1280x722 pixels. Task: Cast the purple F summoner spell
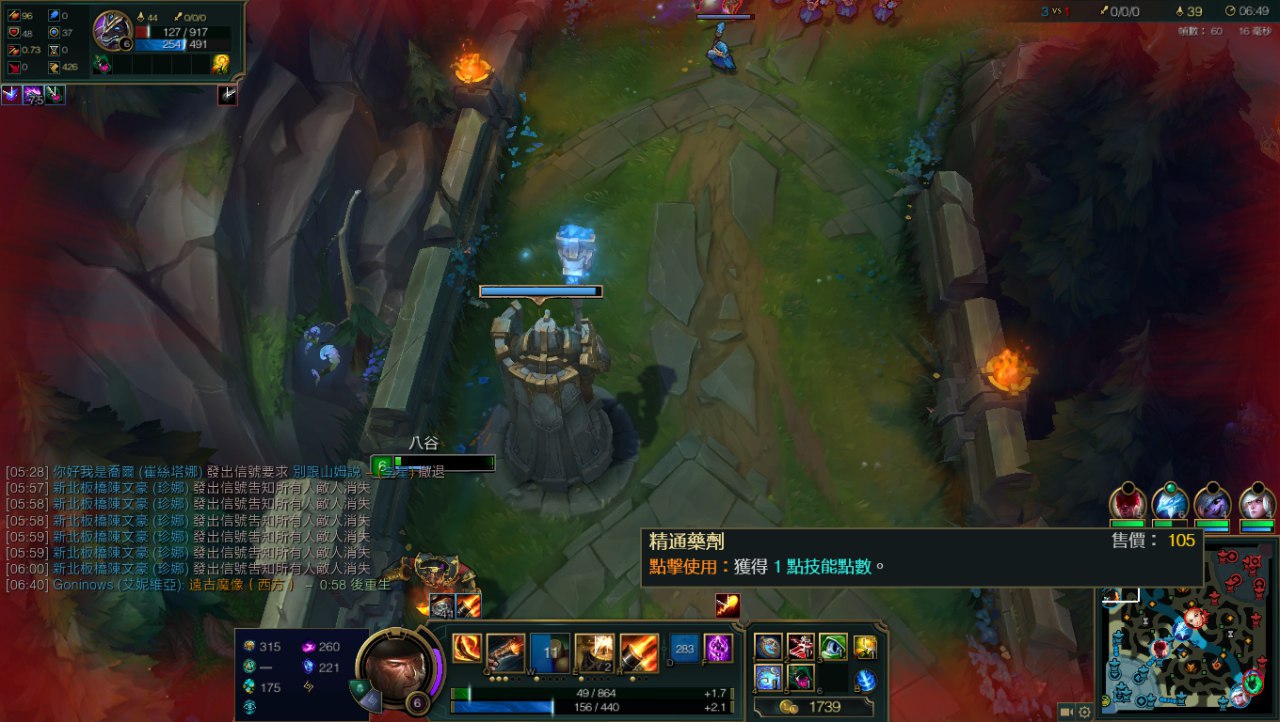point(718,648)
